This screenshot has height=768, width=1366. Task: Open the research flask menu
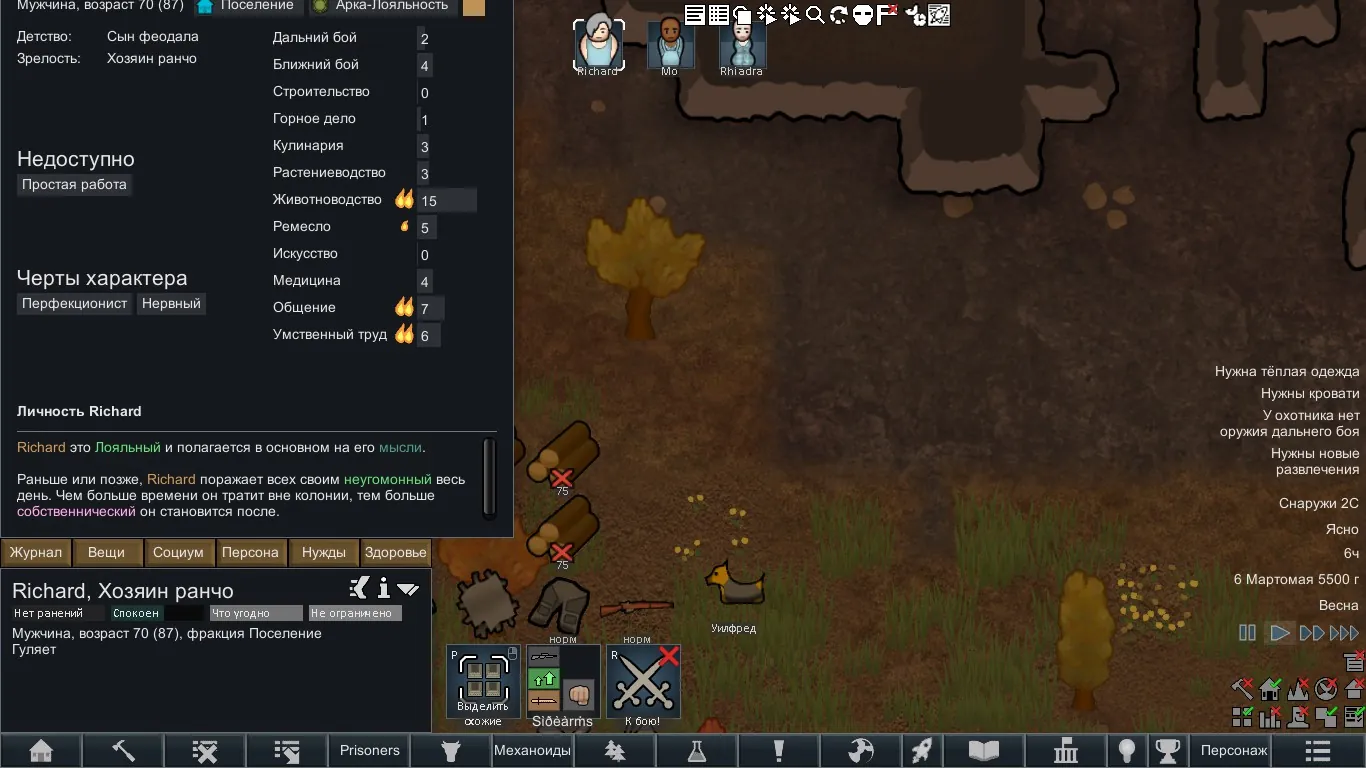click(x=696, y=751)
